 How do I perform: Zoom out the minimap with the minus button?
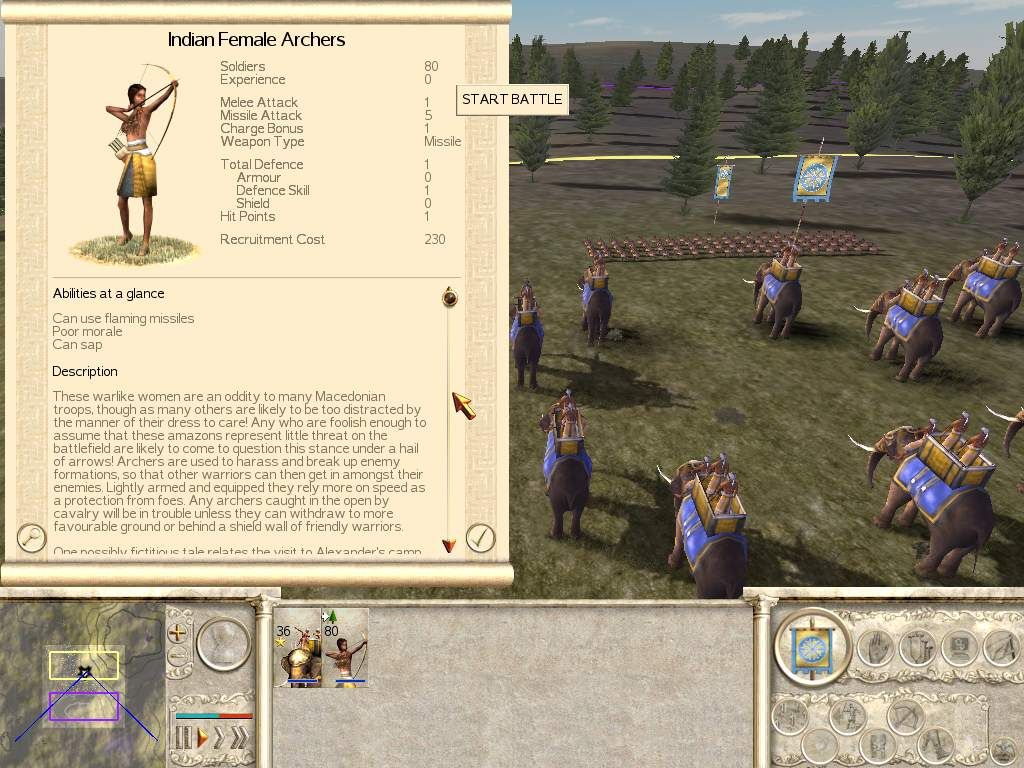pyautogui.click(x=178, y=658)
